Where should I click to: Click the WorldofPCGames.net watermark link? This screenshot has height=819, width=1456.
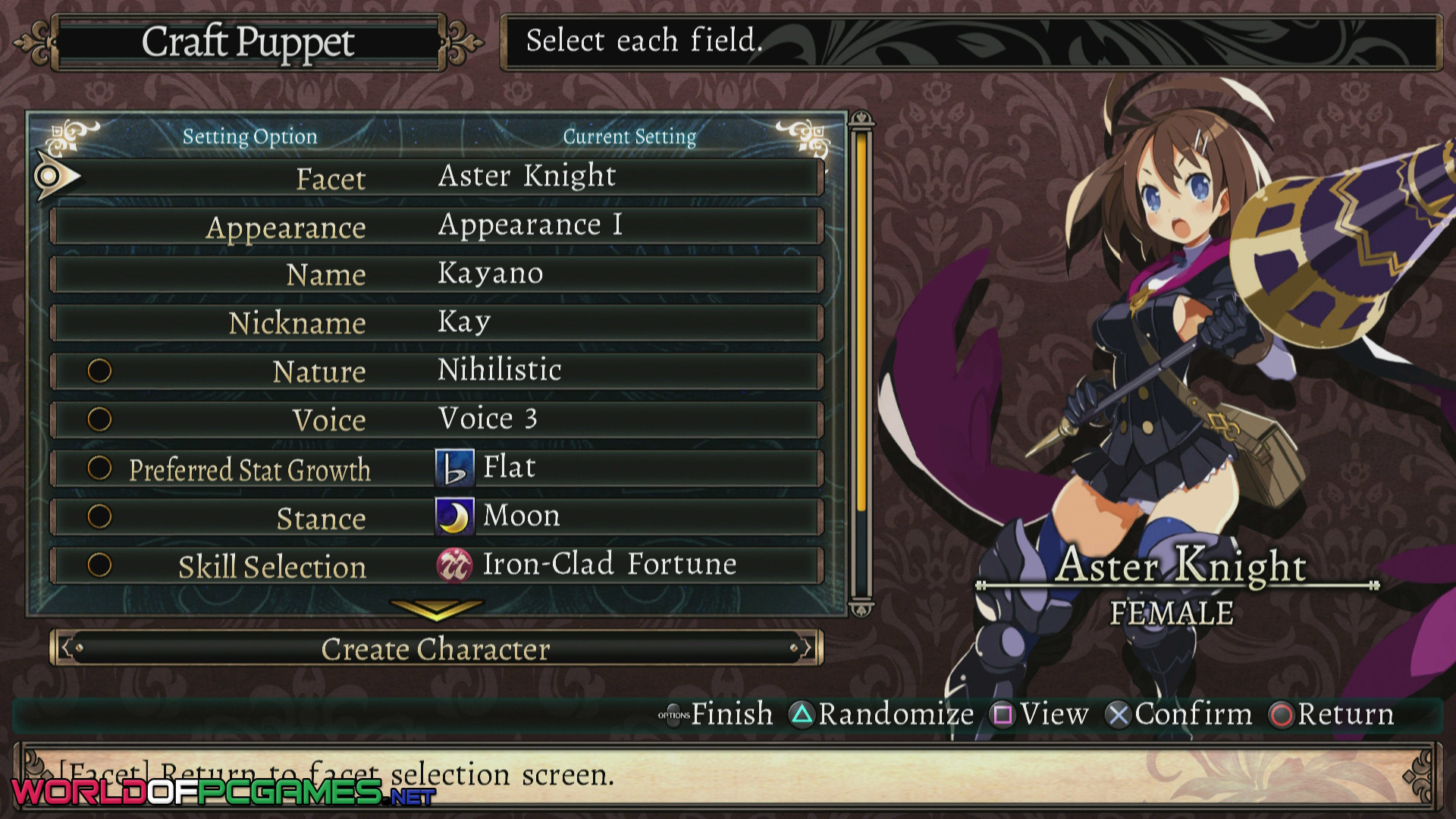[224, 792]
